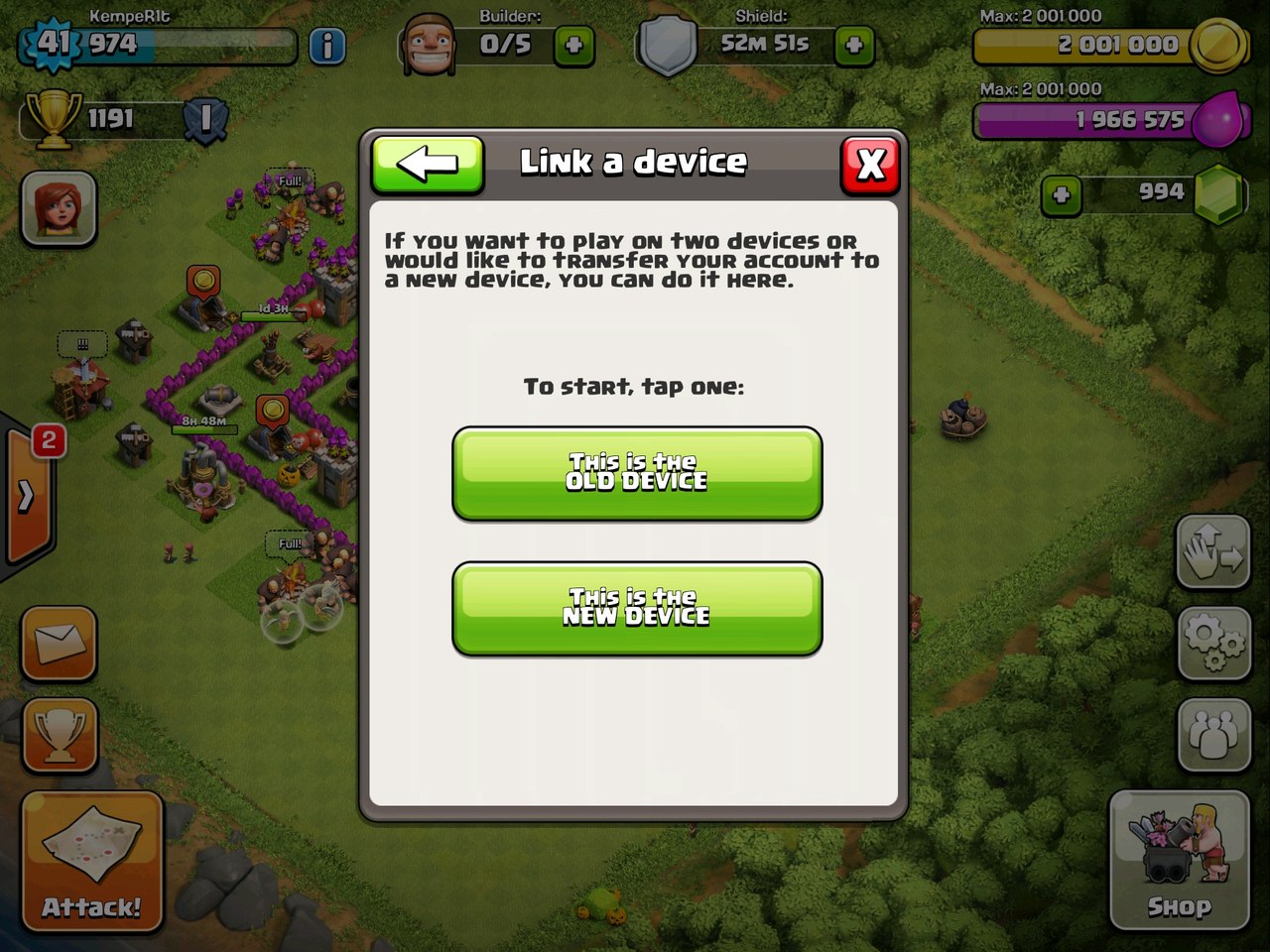Buy more gems with the plus button
Image resolution: width=1270 pixels, height=952 pixels.
[1061, 194]
